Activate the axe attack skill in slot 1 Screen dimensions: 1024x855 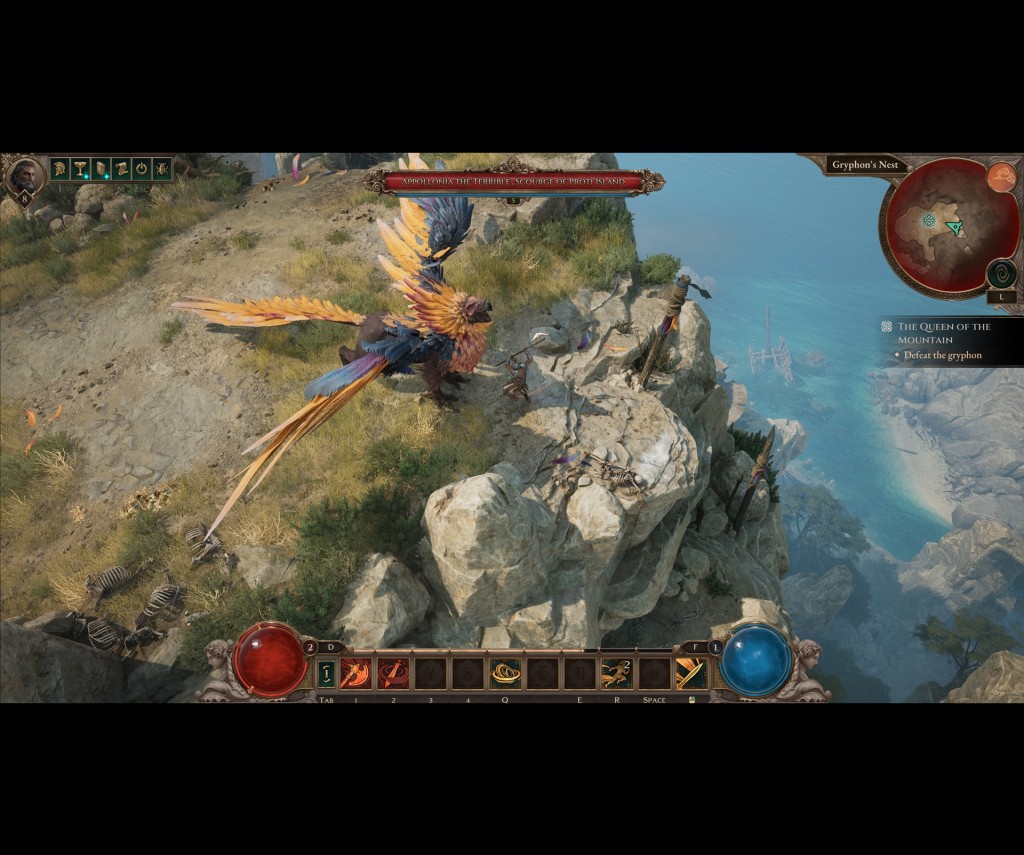click(355, 673)
